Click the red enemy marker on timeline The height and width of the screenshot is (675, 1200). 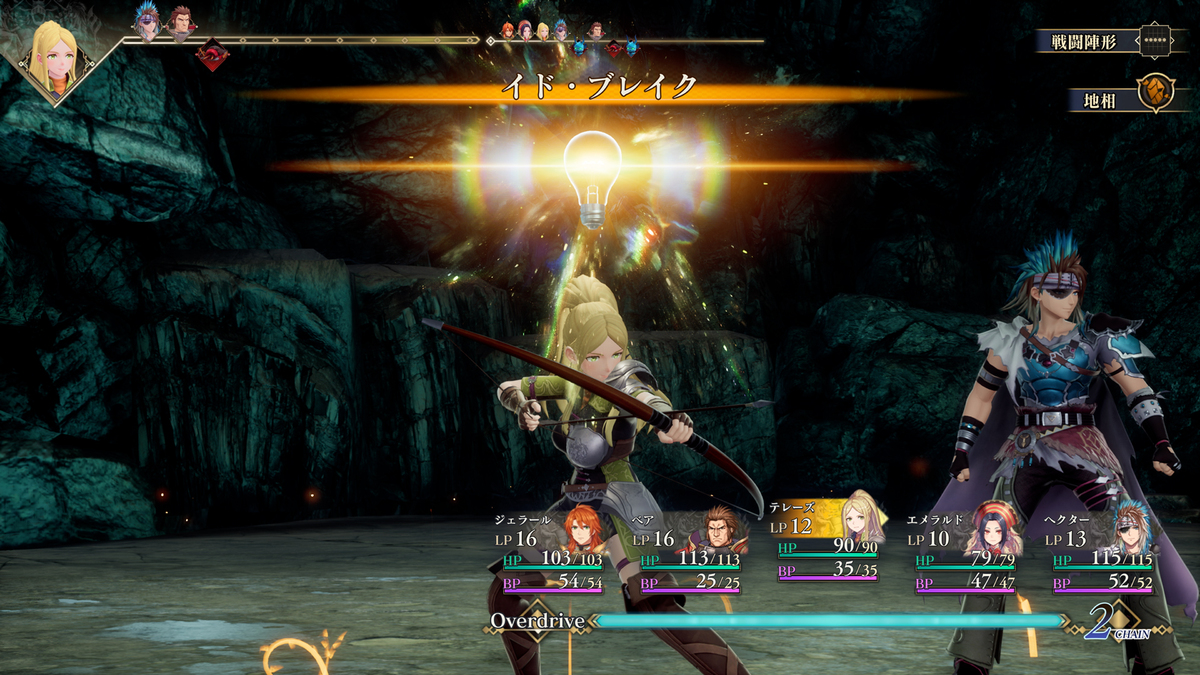click(212, 54)
